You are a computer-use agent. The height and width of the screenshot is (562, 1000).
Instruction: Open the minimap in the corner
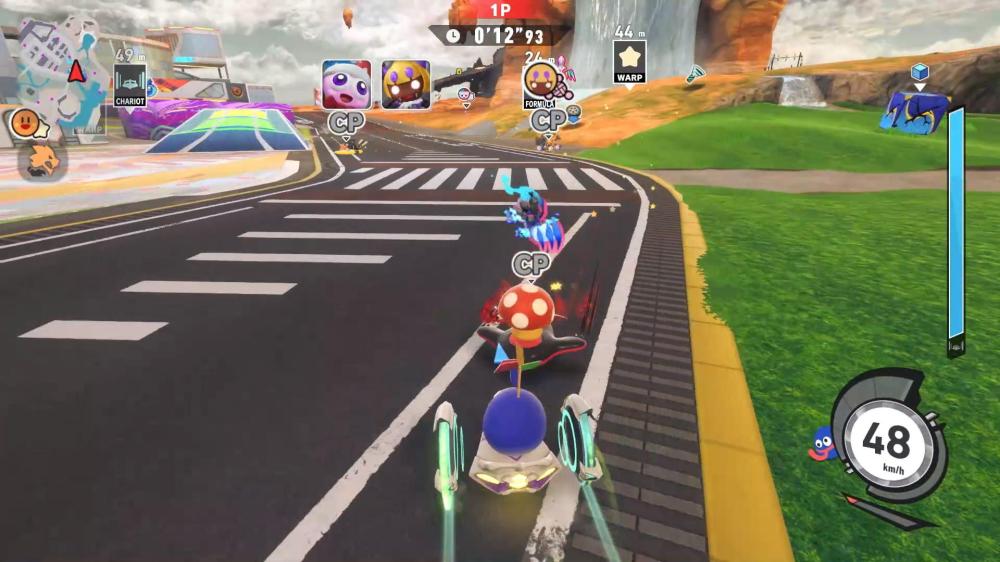click(60, 70)
